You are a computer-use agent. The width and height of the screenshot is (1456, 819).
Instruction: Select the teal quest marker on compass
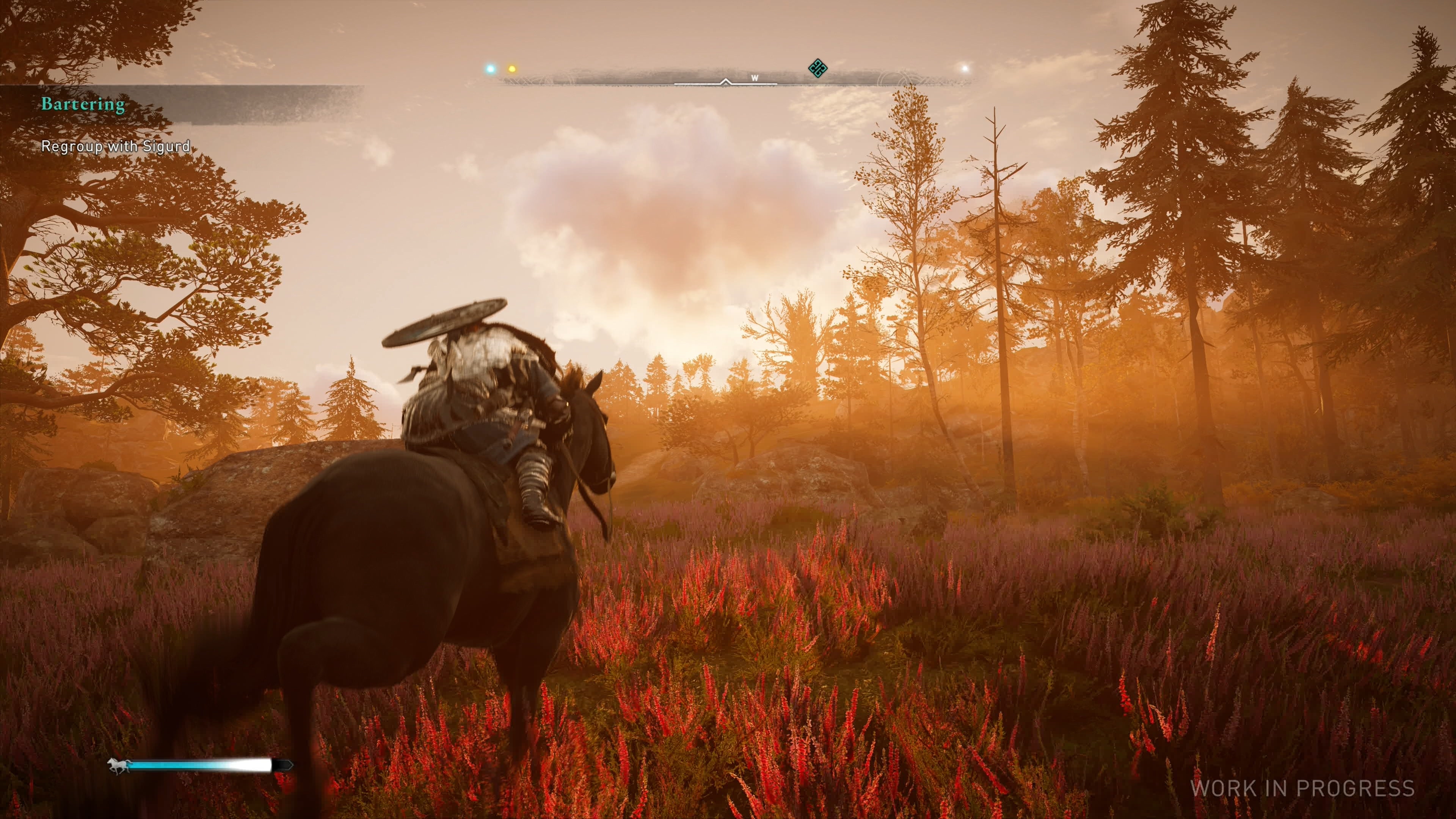[x=817, y=69]
